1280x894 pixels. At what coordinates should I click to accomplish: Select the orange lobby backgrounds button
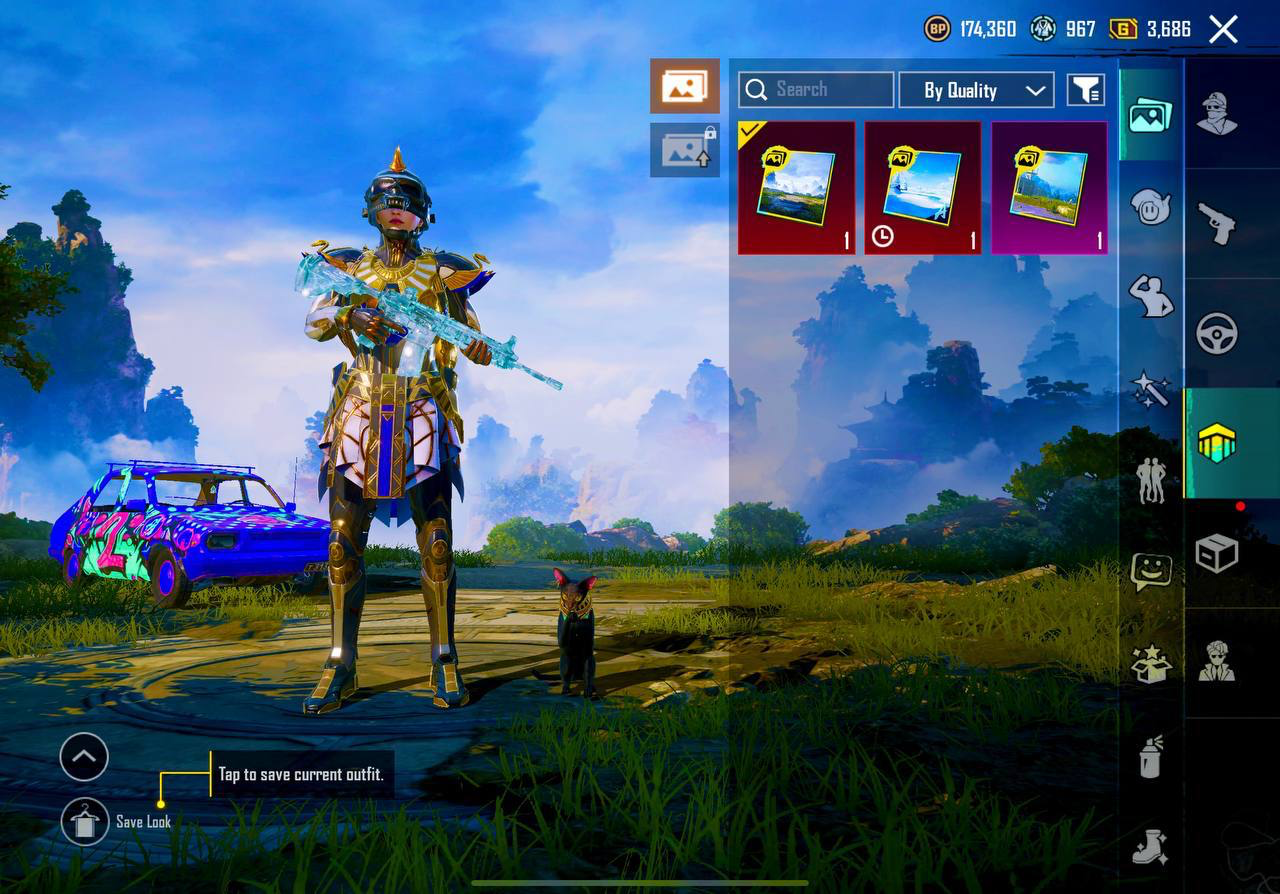point(685,86)
